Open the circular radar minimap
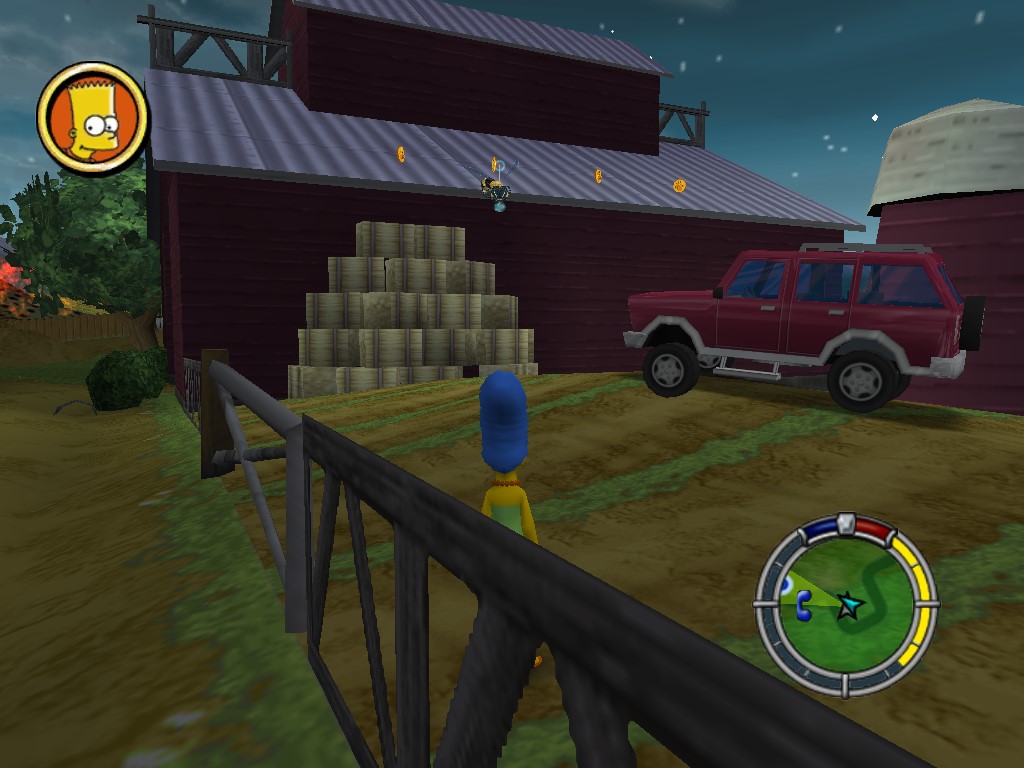This screenshot has width=1024, height=768. click(x=846, y=606)
